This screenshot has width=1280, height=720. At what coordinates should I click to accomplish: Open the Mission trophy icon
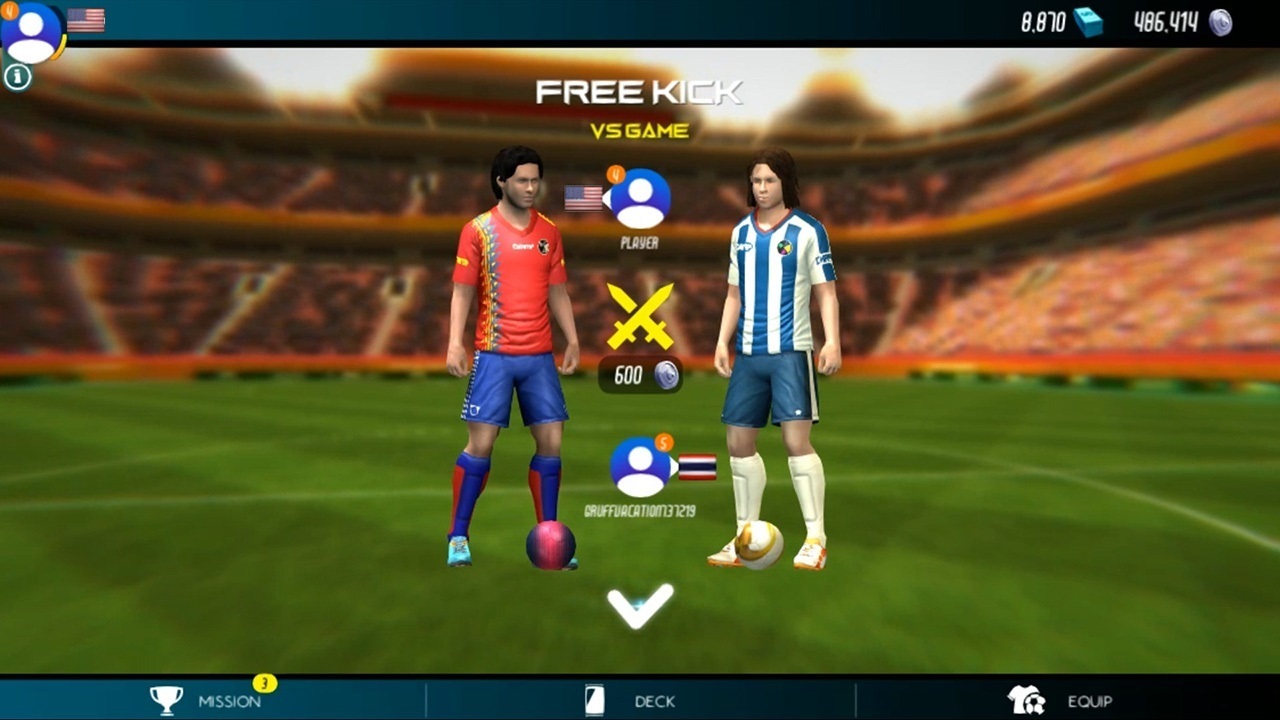pyautogui.click(x=166, y=700)
